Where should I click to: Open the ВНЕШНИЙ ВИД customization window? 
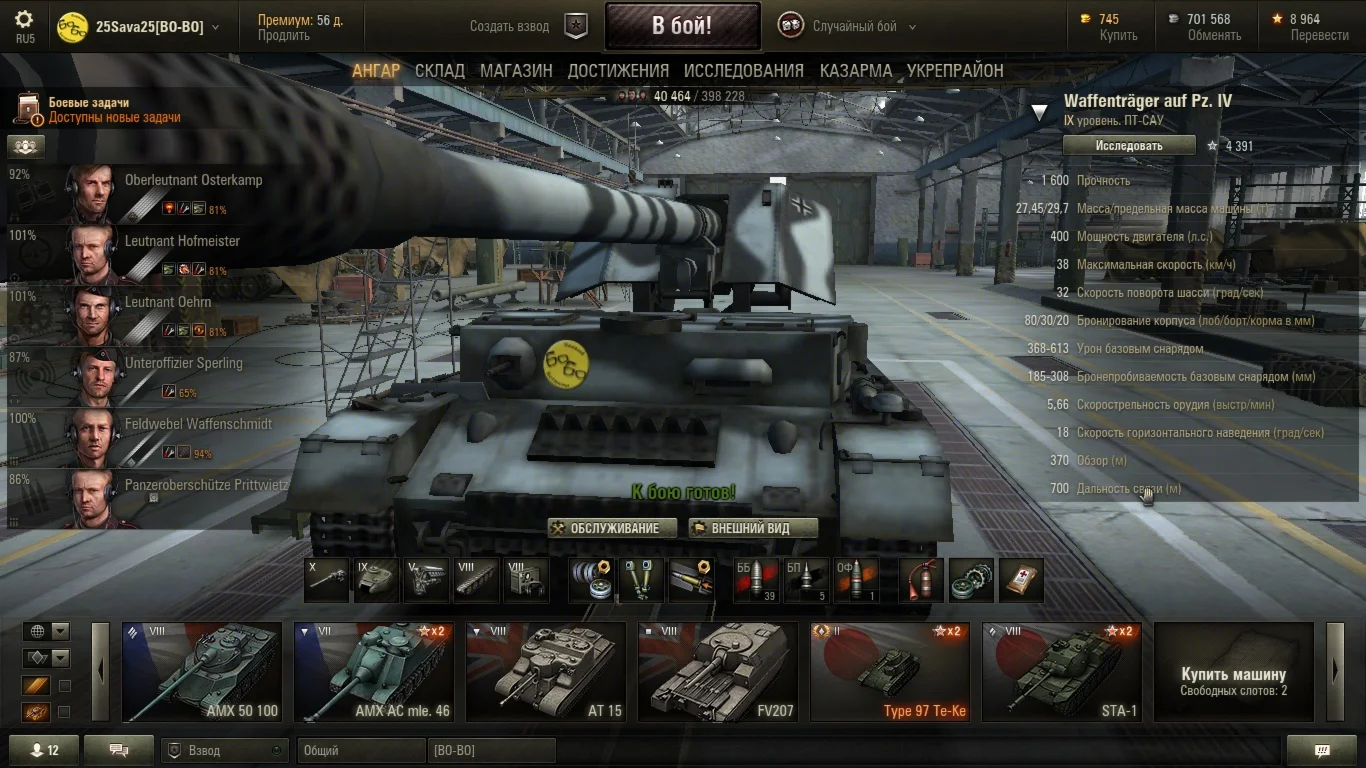coord(753,528)
